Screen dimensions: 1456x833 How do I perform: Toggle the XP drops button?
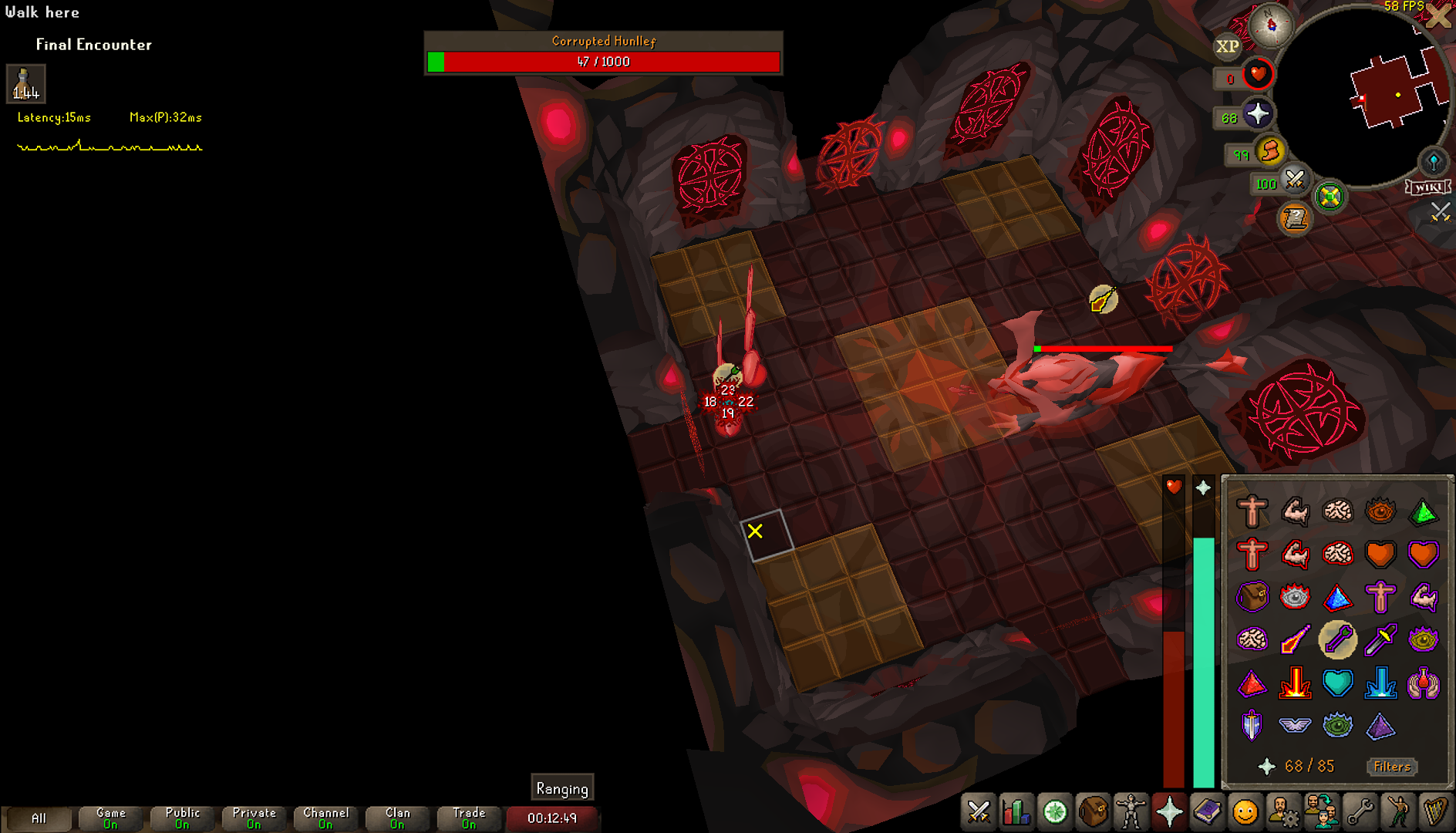click(x=1227, y=46)
